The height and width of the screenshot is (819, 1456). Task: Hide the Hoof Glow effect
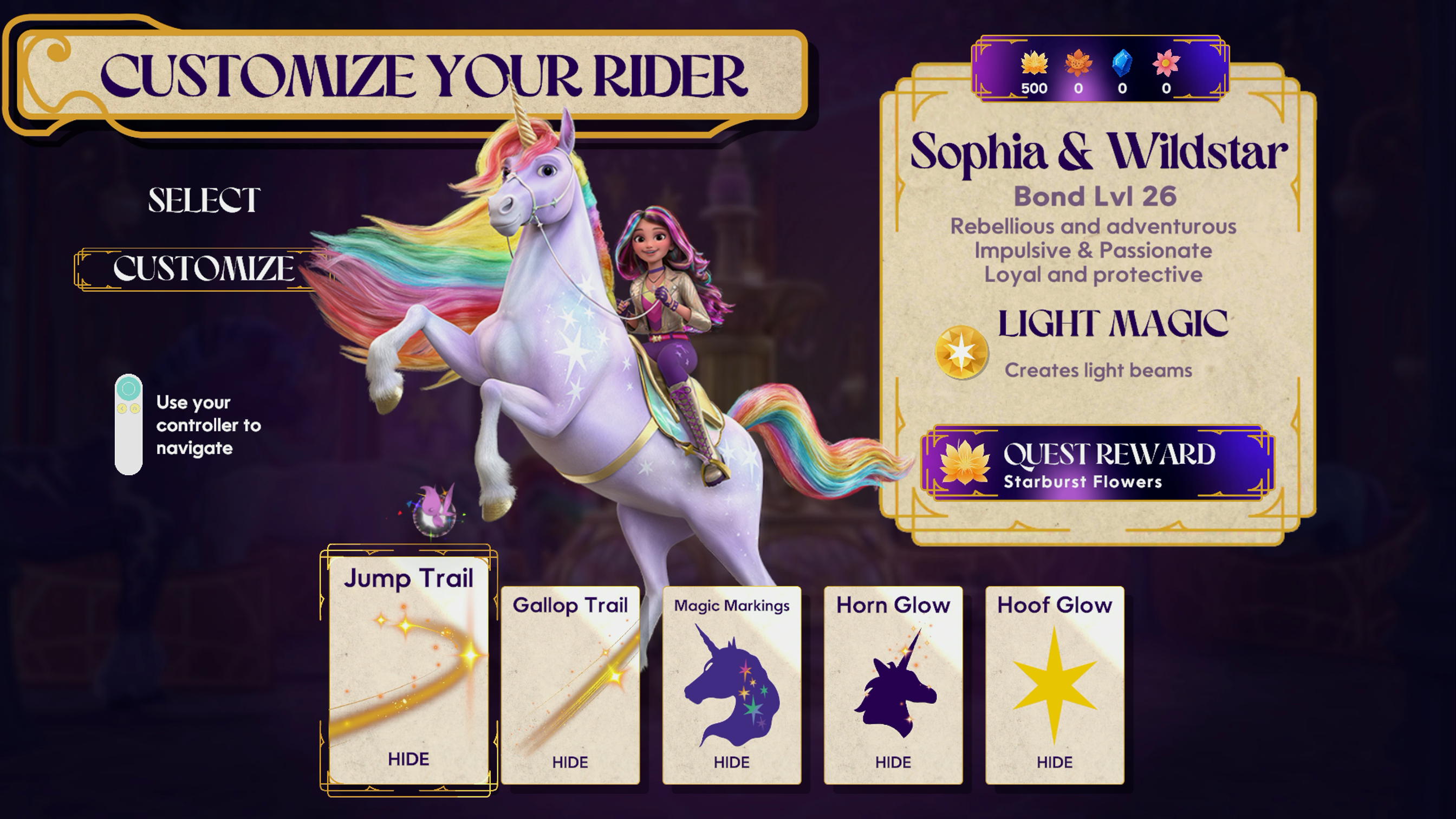(x=1055, y=762)
